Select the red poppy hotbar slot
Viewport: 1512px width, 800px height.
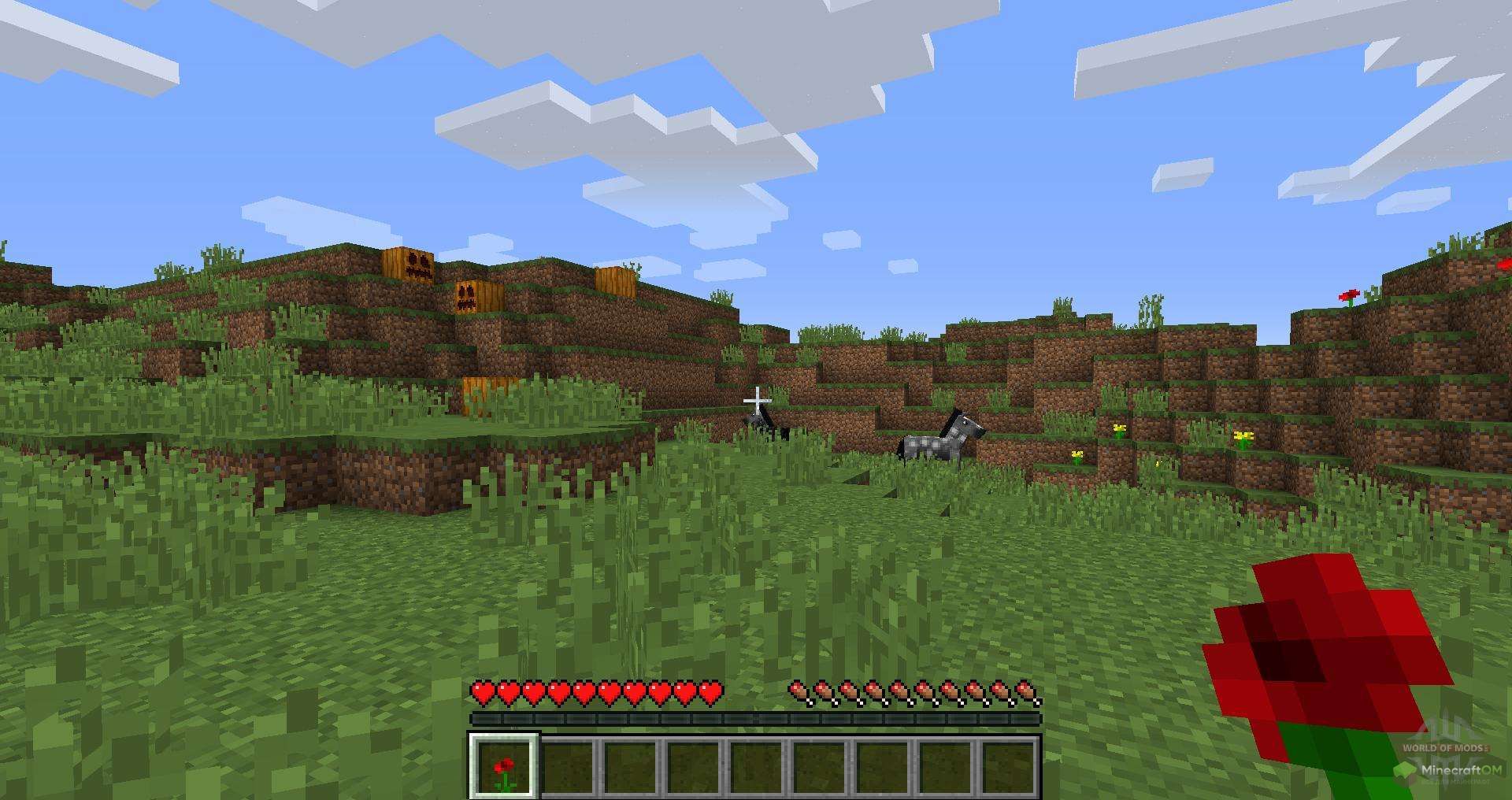[x=504, y=766]
